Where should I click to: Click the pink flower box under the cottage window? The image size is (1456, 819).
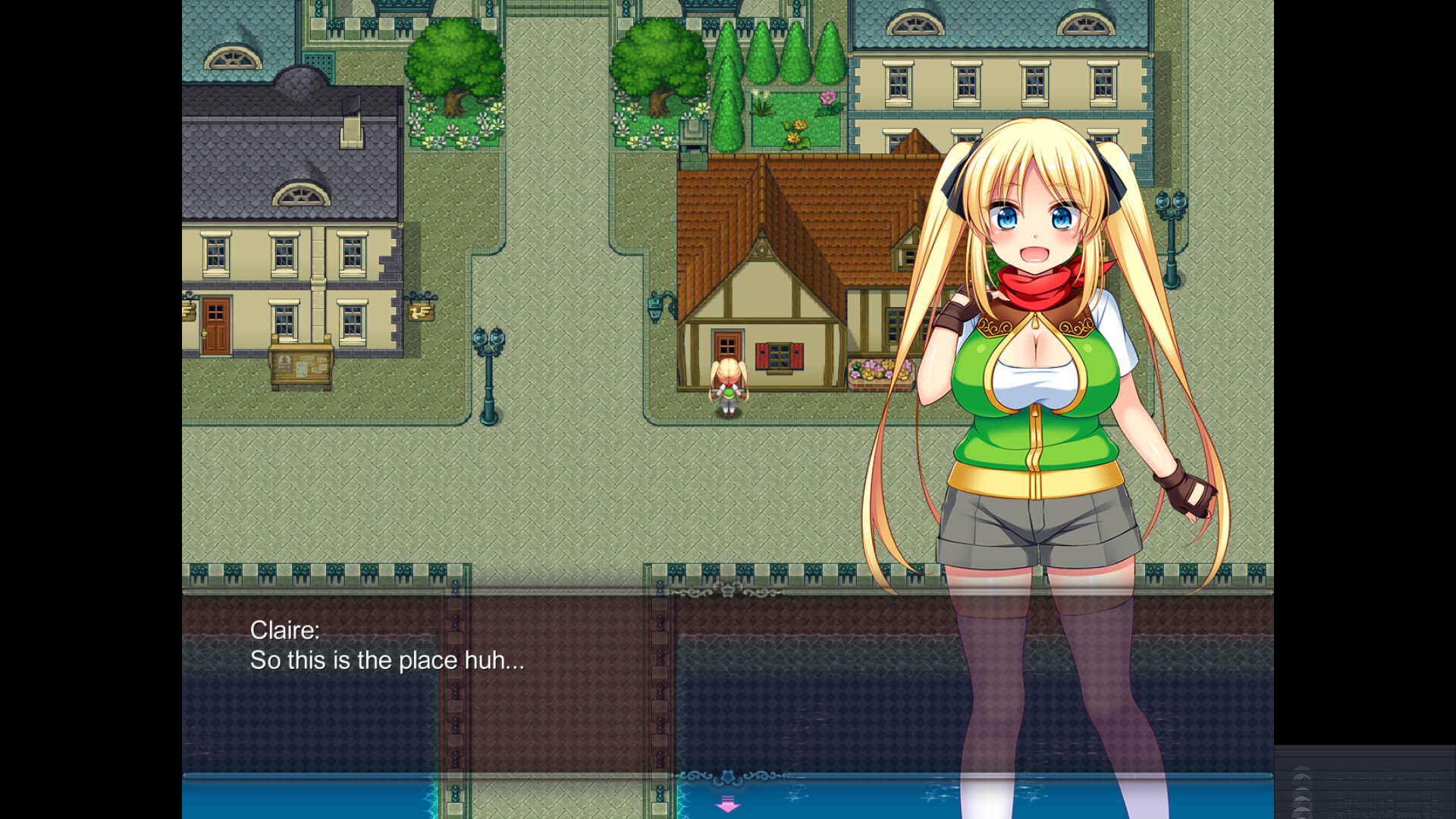click(873, 372)
